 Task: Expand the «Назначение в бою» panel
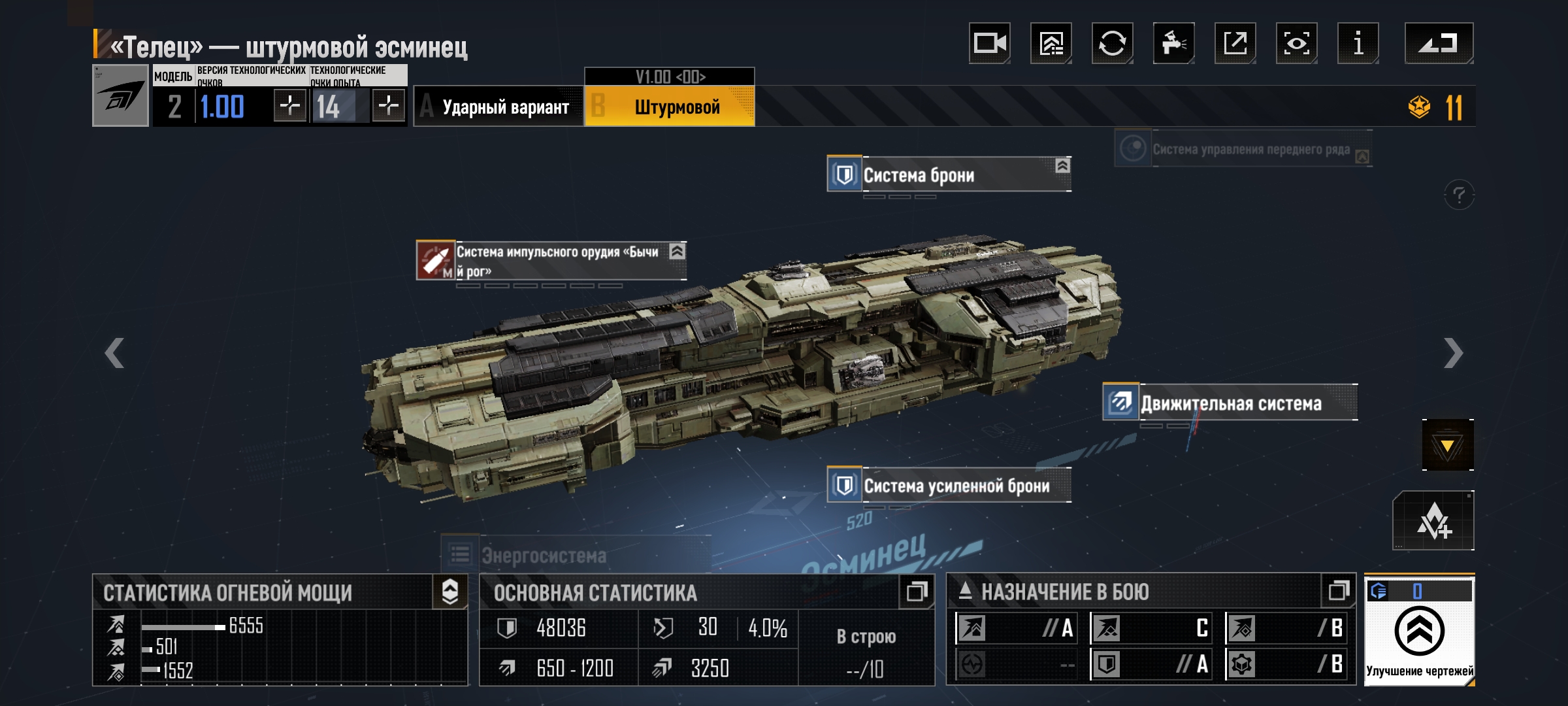pyautogui.click(x=1338, y=592)
